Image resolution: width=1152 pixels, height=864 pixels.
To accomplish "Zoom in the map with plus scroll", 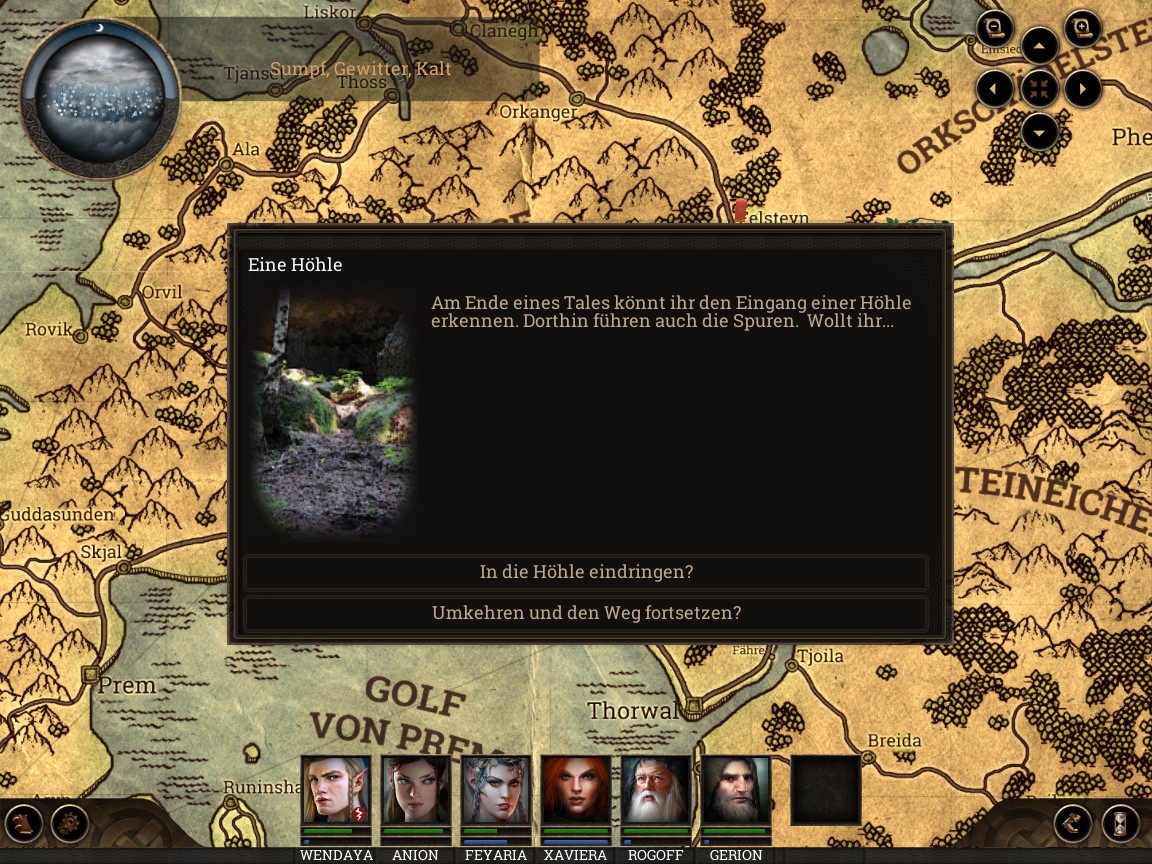I will [1082, 28].
